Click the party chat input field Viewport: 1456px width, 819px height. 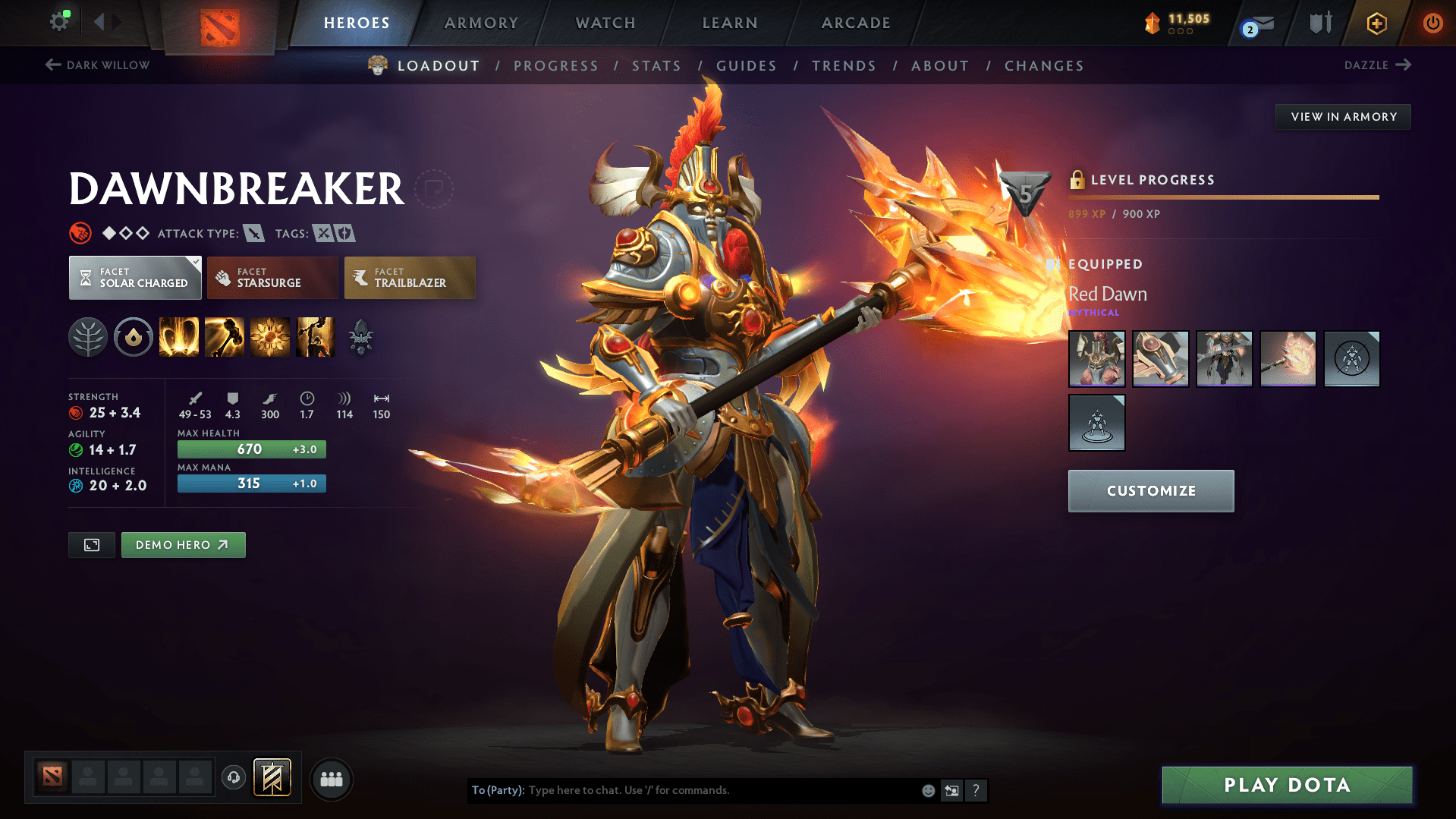tap(721, 790)
